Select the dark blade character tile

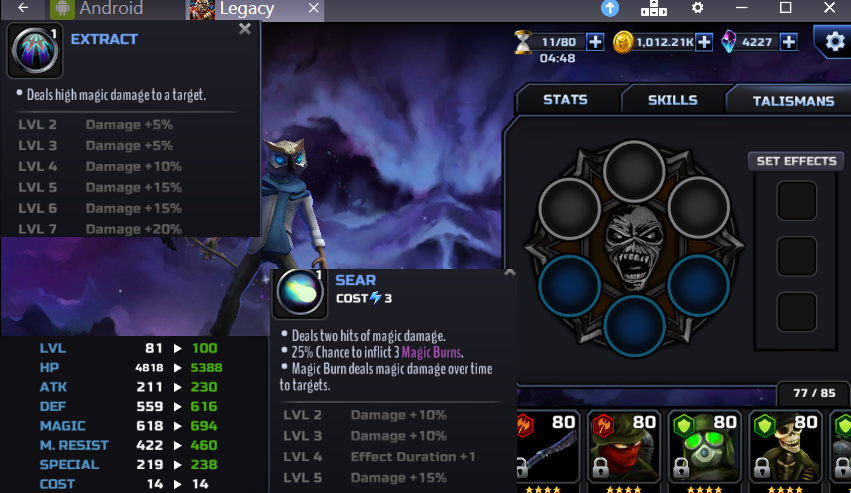point(545,450)
